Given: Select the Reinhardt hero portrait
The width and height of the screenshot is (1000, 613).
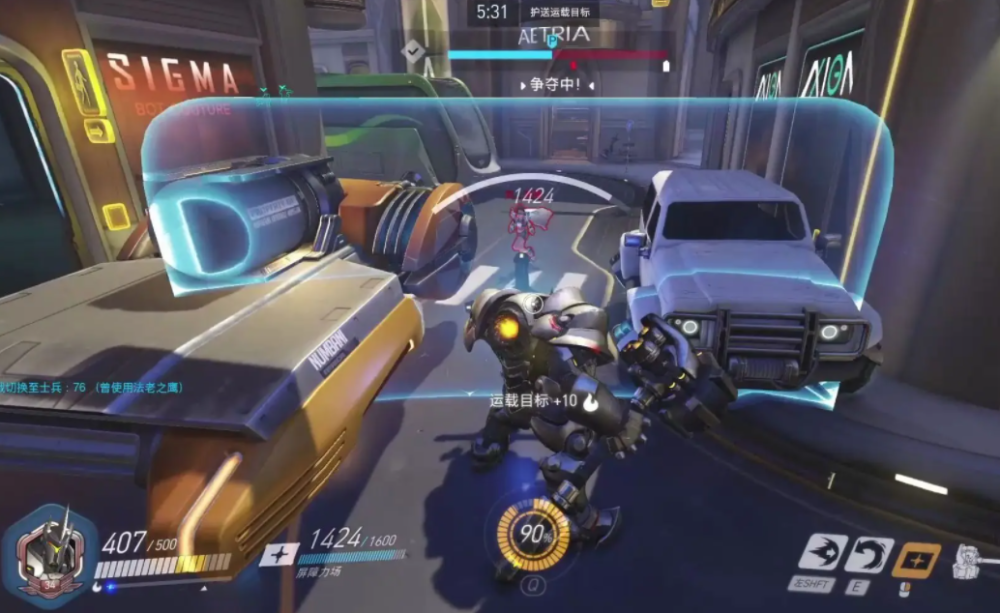Looking at the screenshot, I should point(51,551).
